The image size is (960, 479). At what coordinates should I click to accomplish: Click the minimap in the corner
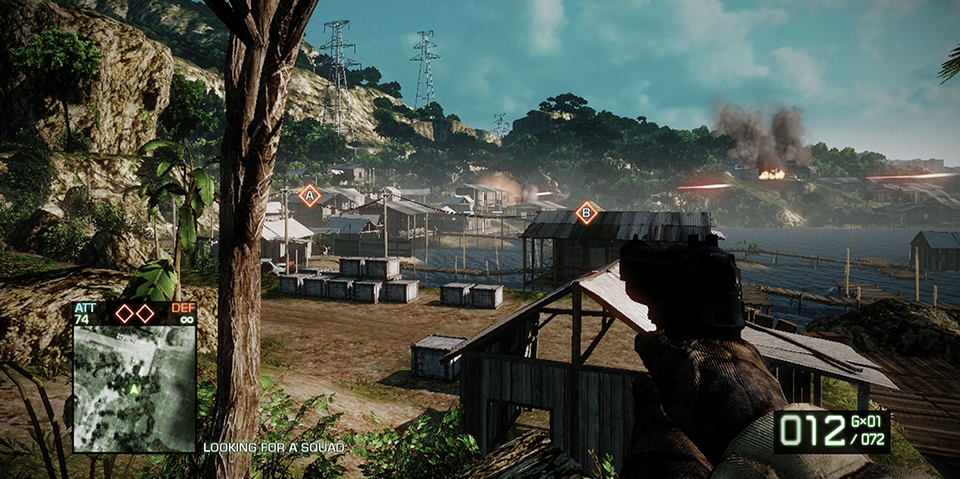(134, 388)
